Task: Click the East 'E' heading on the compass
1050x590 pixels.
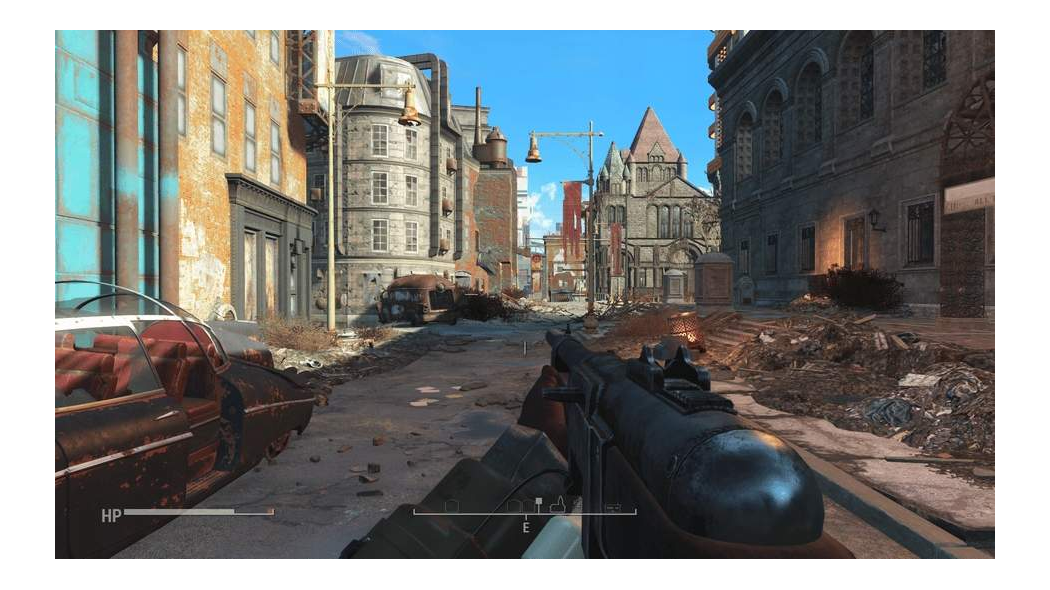Action: pos(526,527)
